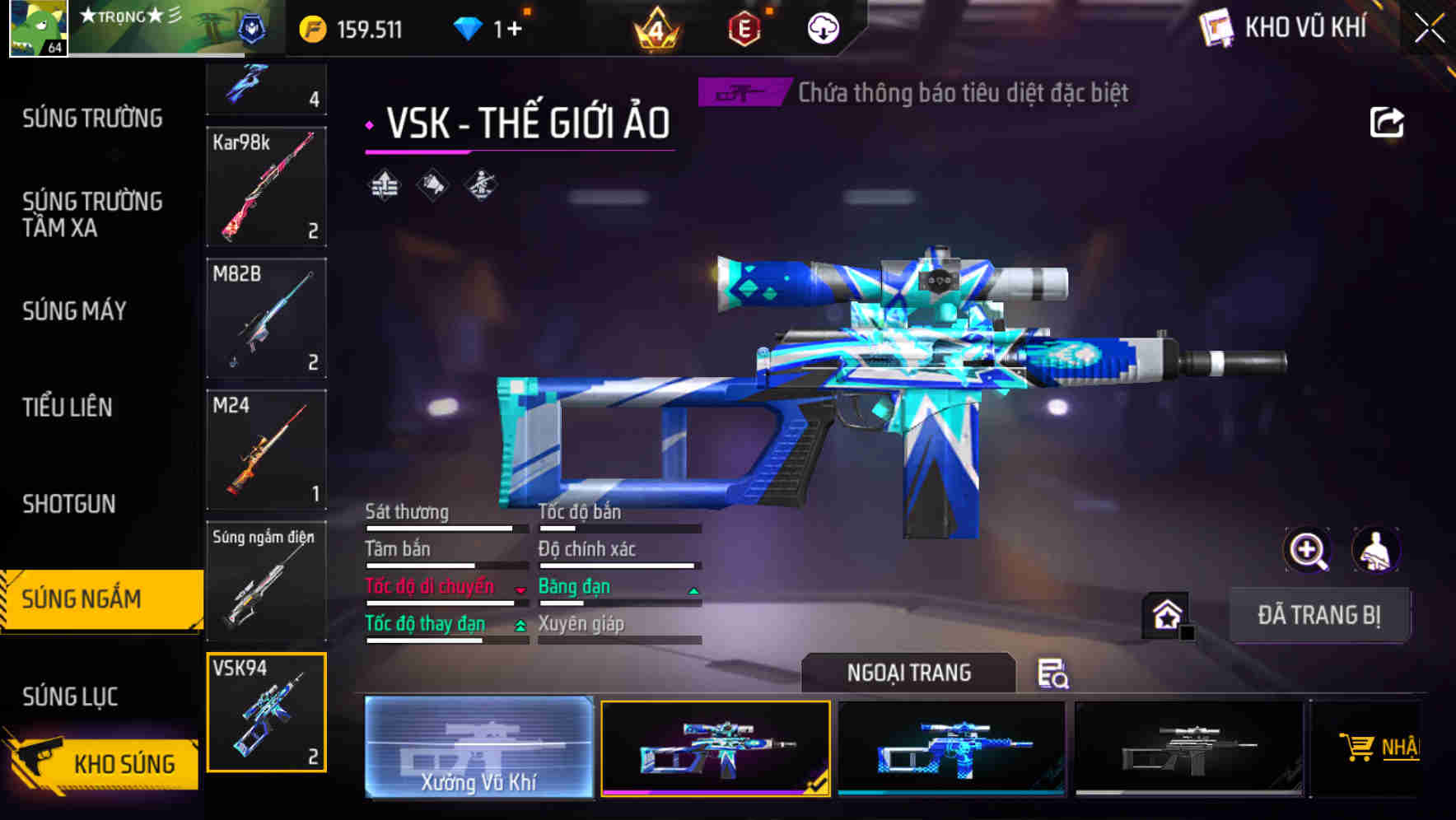Select the VSK94 weapon thumbnail
1456x820 pixels.
266,712
